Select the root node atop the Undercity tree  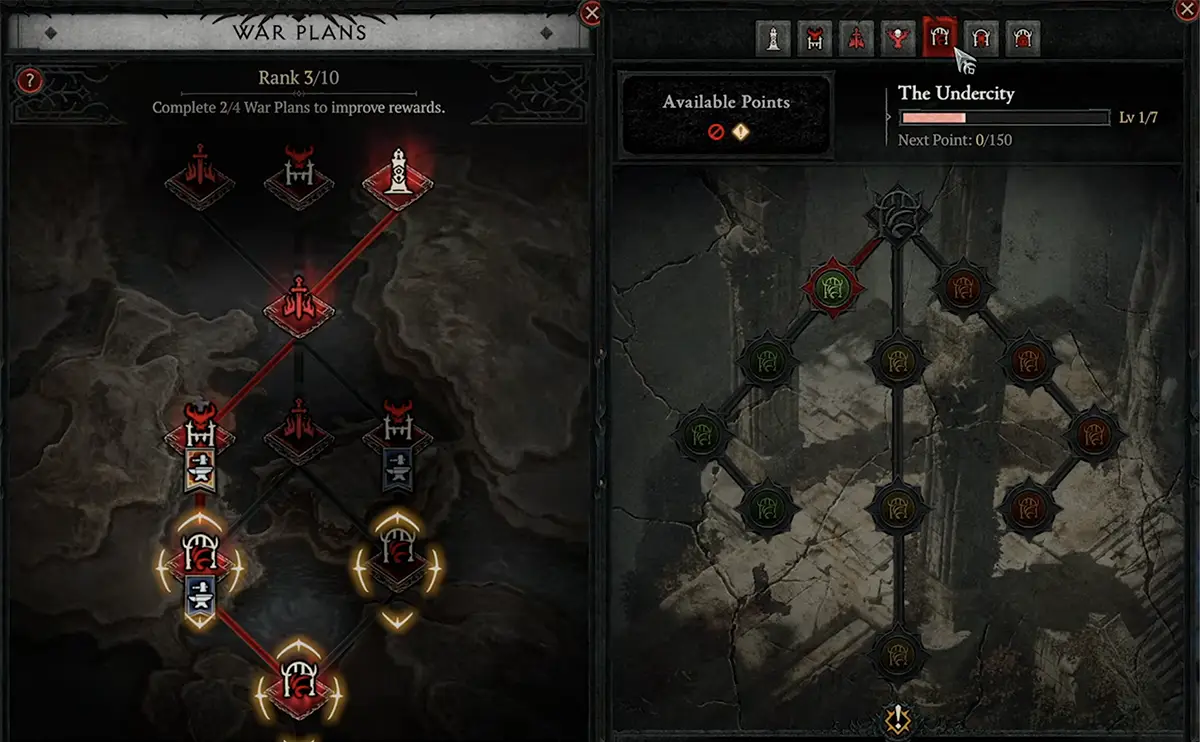[x=897, y=213]
